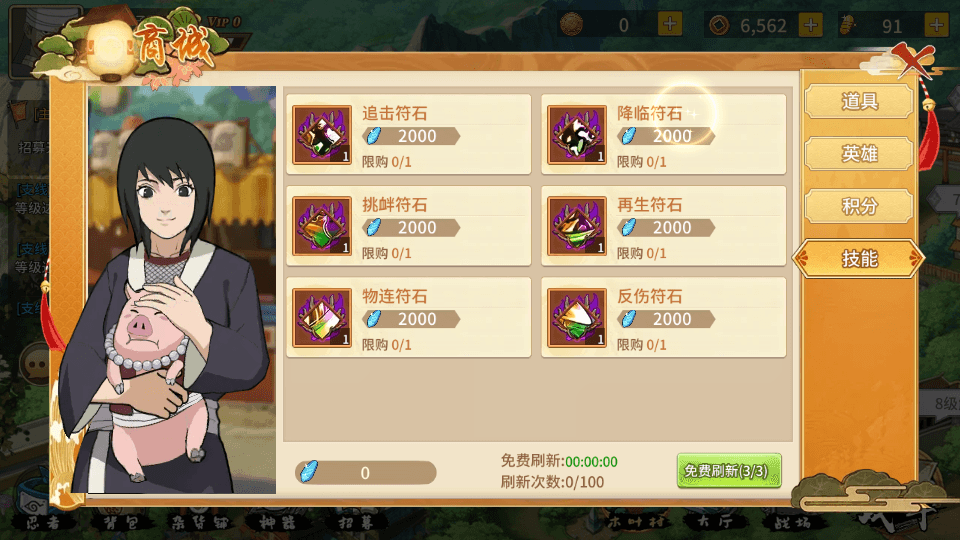Buy the 追击符石 rune stone
The height and width of the screenshot is (540, 960).
(x=408, y=134)
